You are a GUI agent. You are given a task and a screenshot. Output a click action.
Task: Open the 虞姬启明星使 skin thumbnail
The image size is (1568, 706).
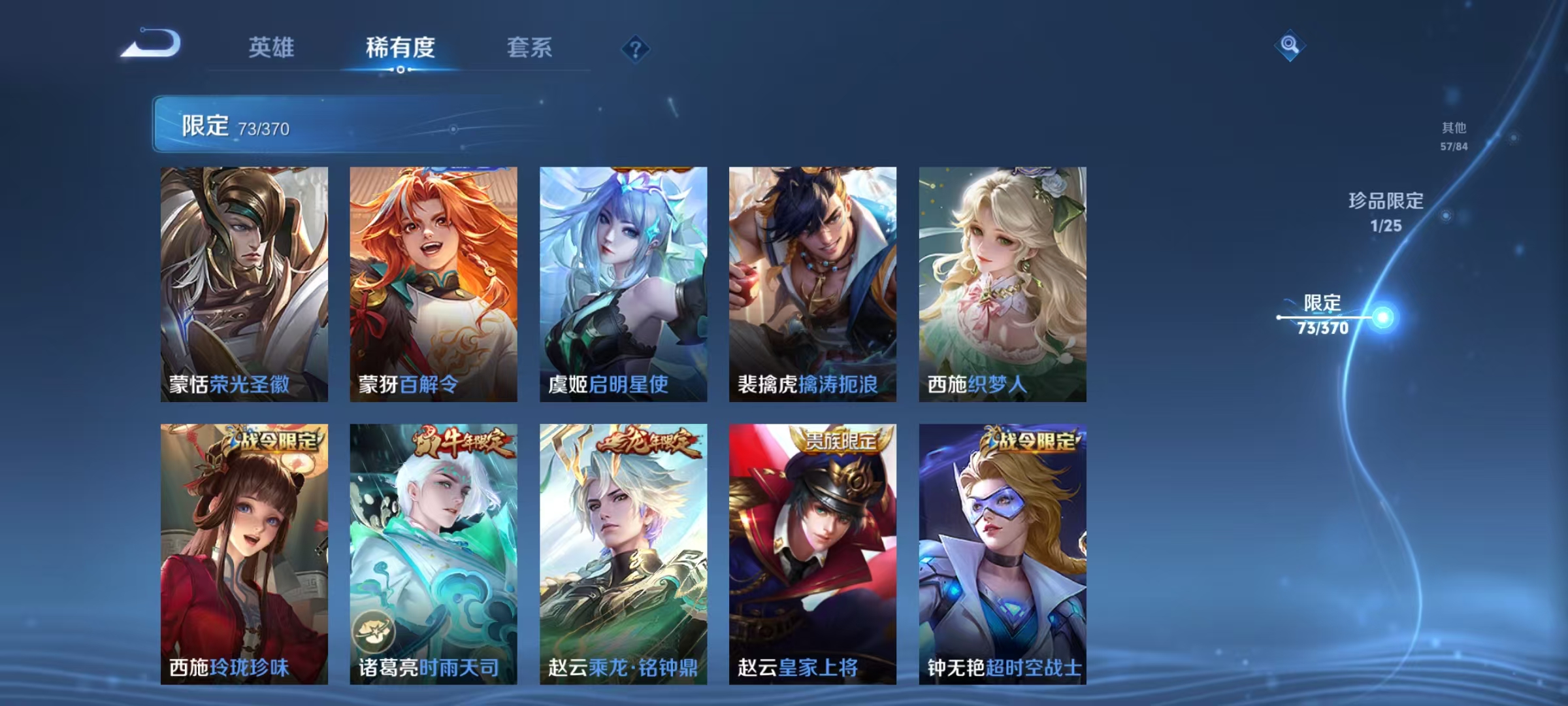click(x=624, y=281)
